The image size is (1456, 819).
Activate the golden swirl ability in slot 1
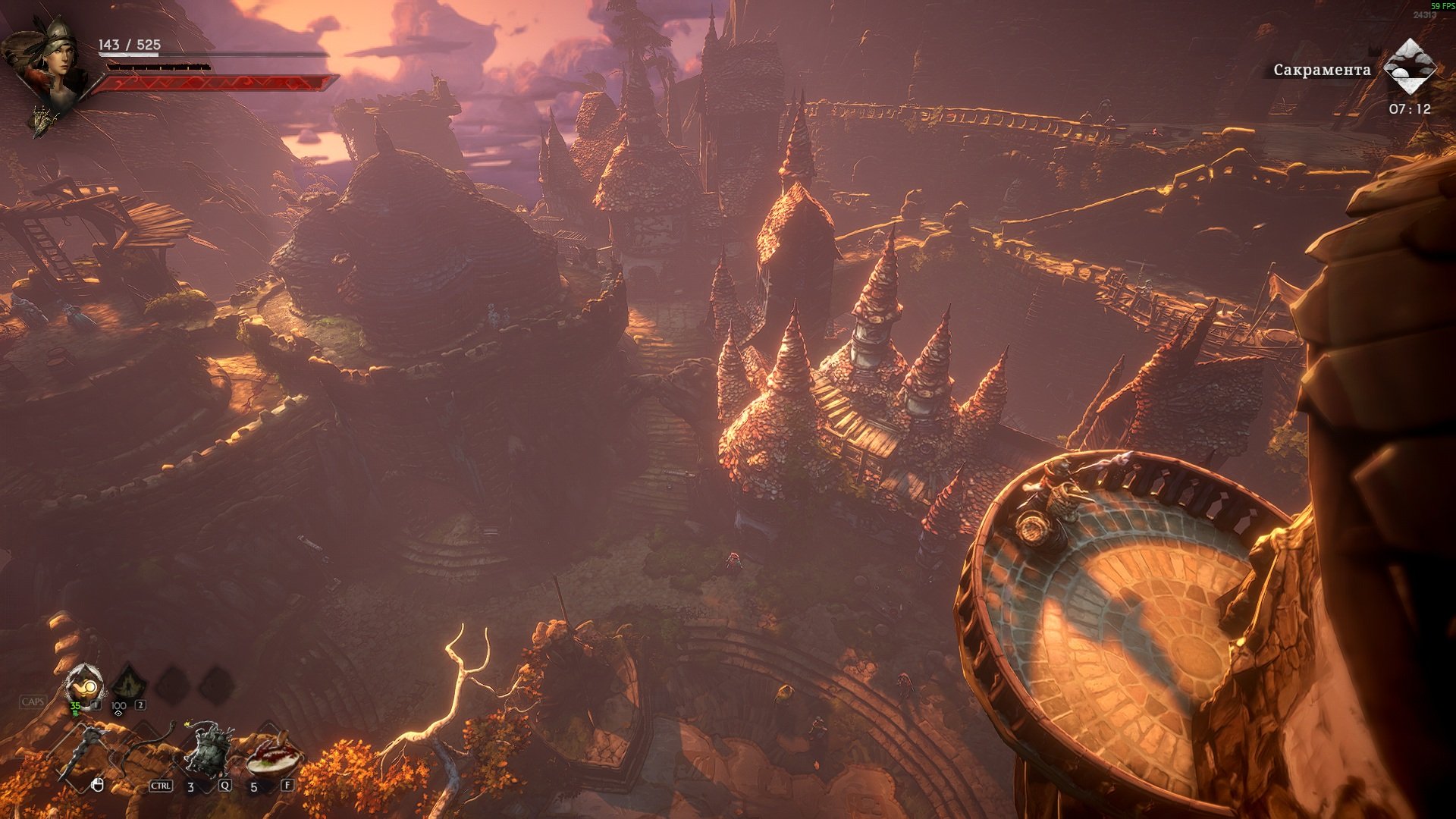[84, 687]
